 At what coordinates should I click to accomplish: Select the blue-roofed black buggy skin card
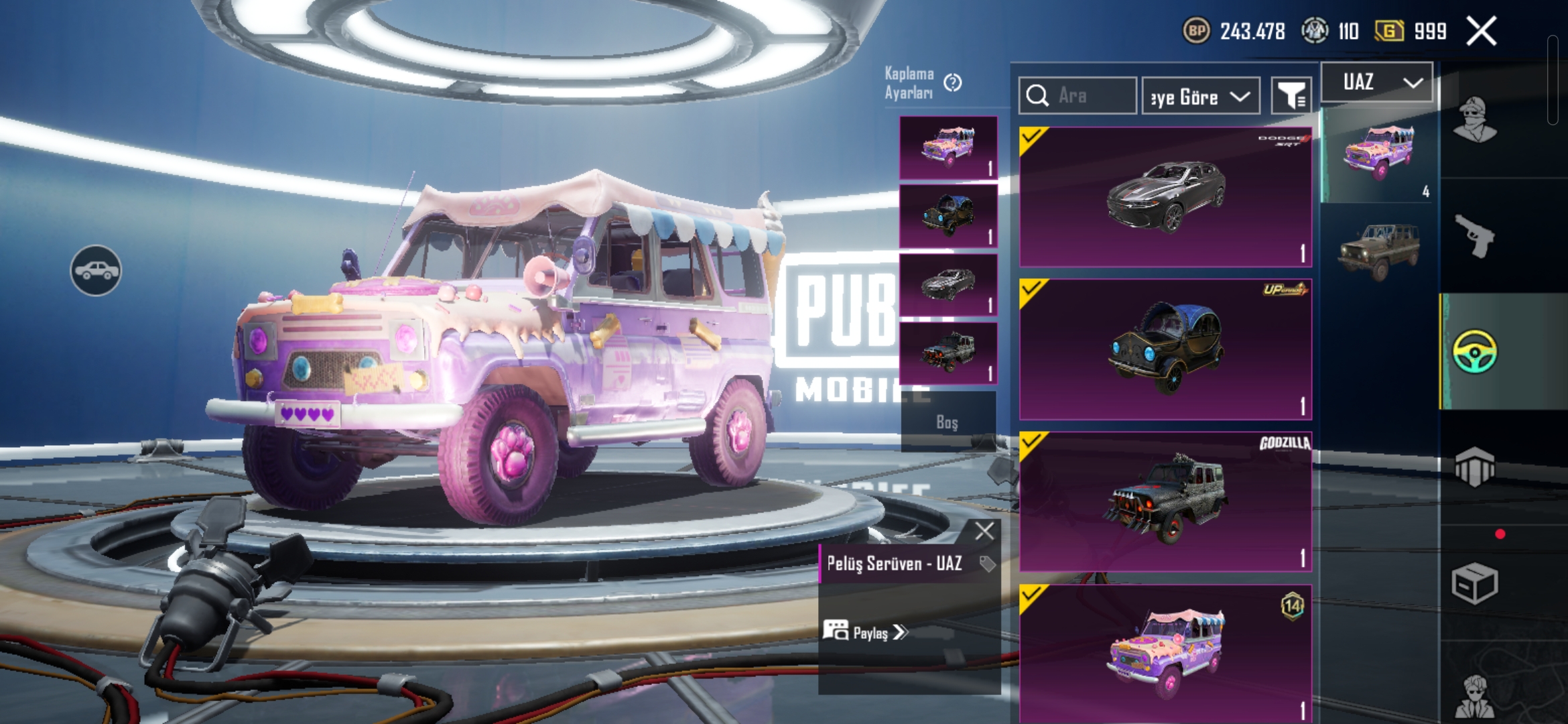tap(1165, 349)
